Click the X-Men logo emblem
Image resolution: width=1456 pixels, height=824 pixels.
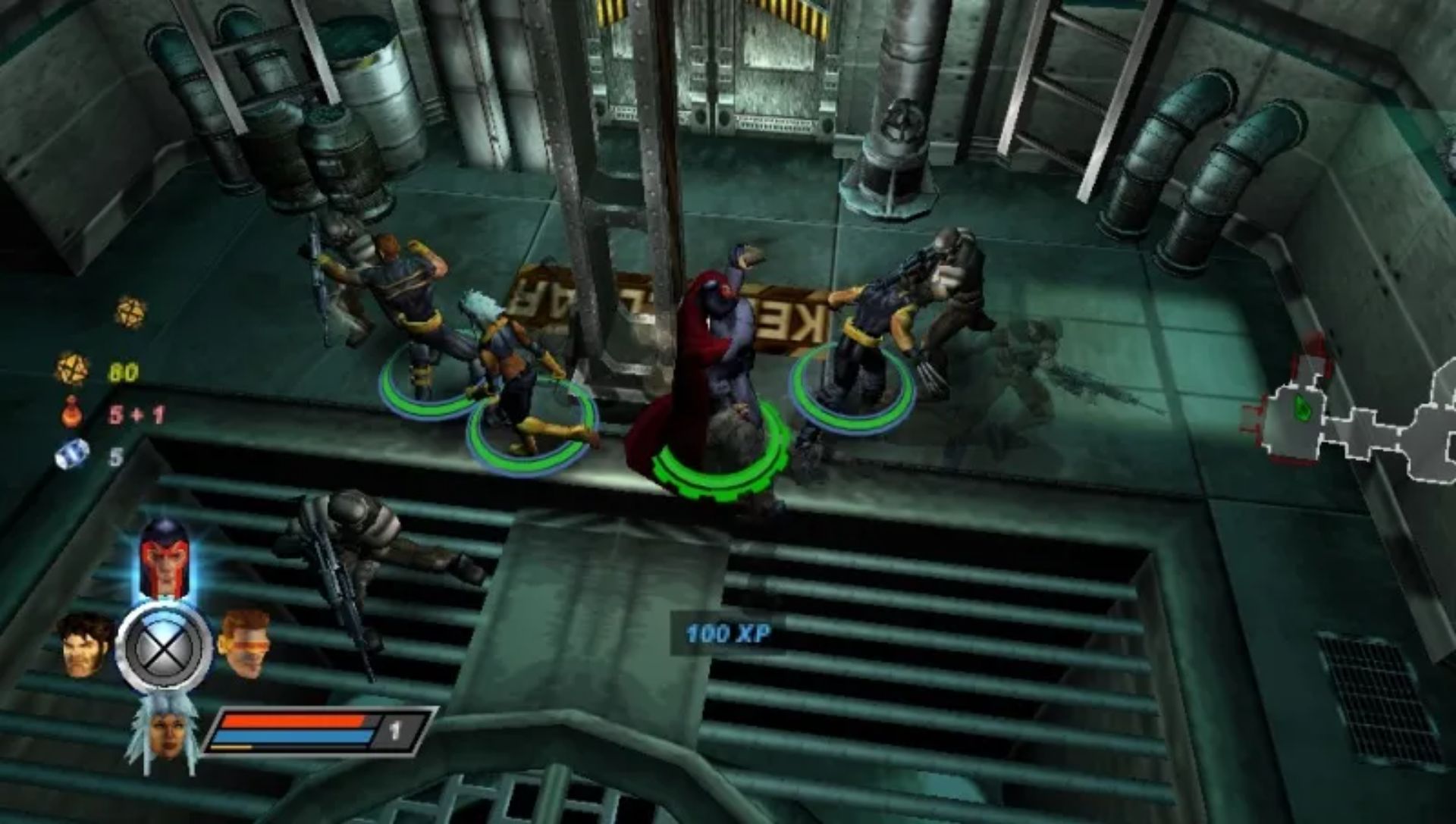tap(164, 648)
